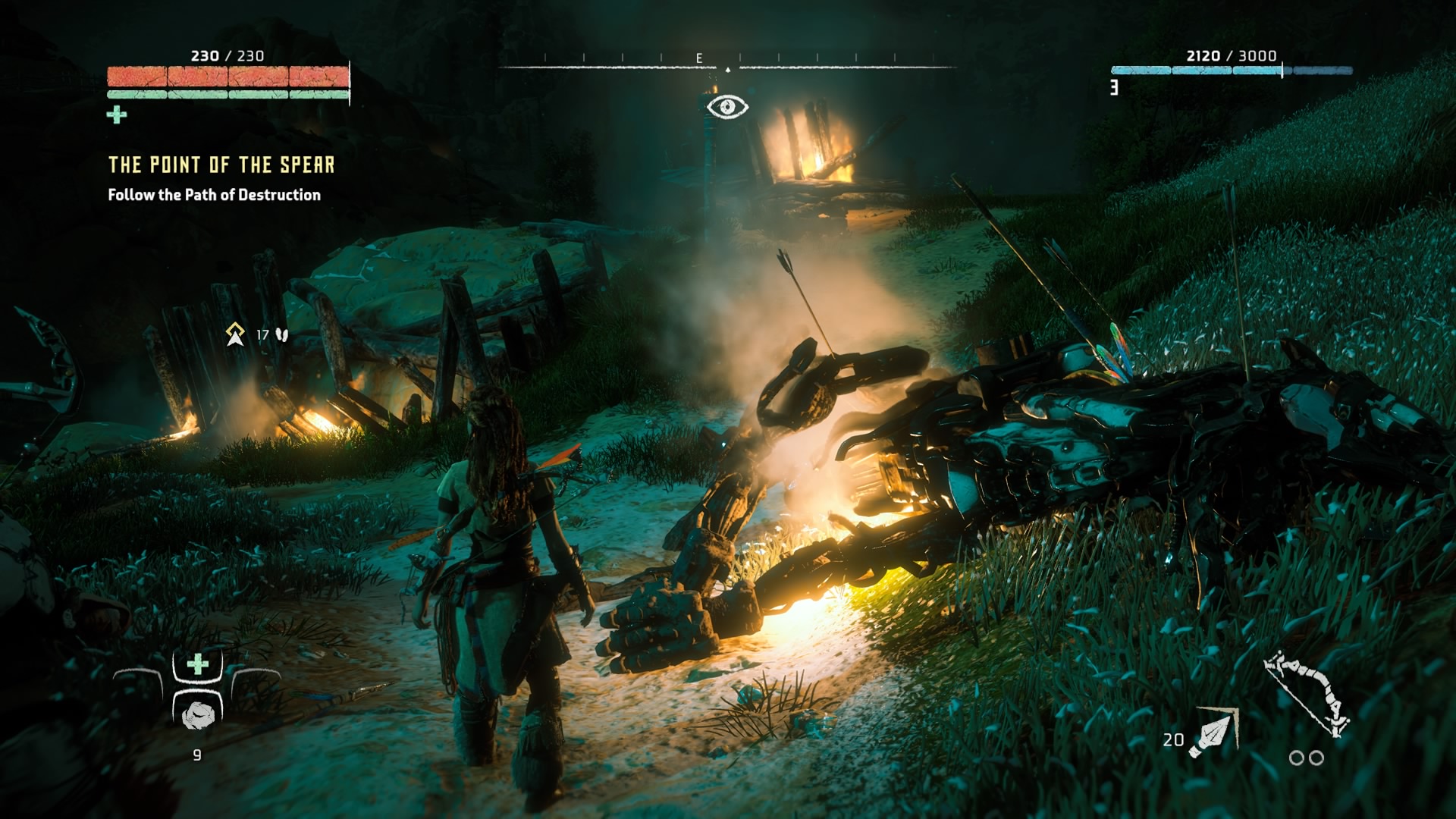
Task: Select the quest waypoint marker showing 17 steps
Action: [x=235, y=334]
